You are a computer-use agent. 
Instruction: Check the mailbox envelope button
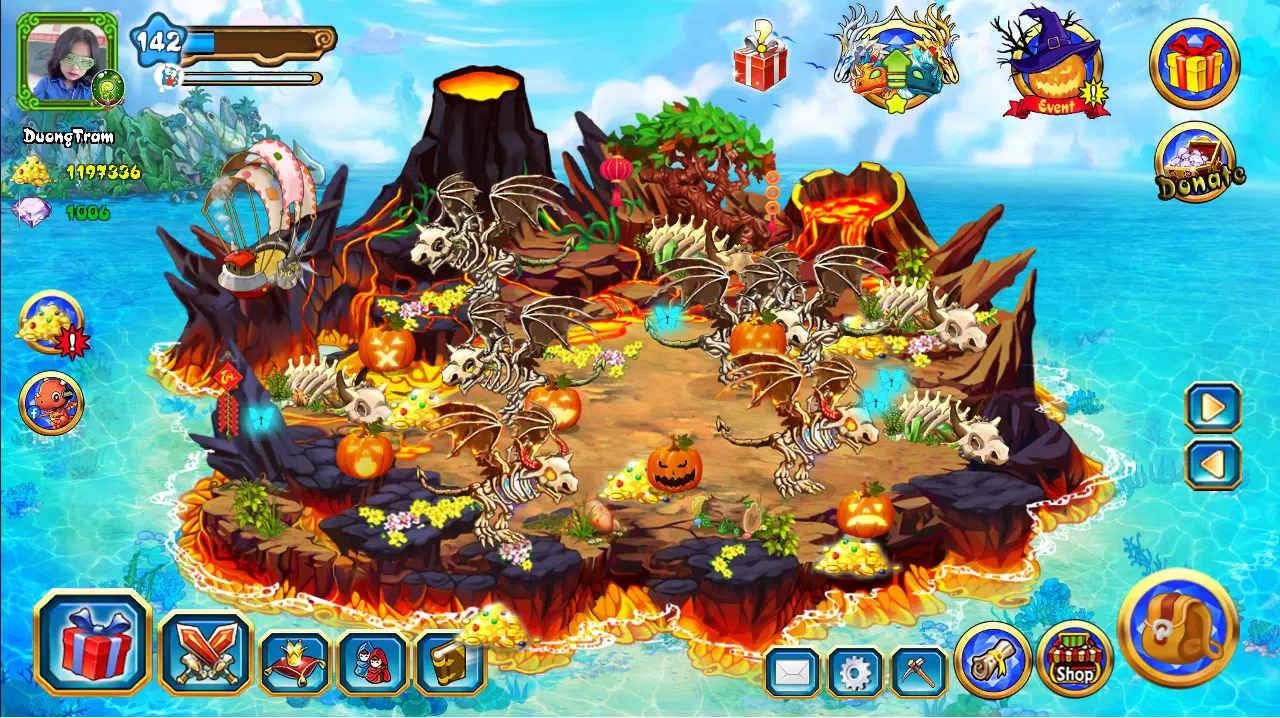[x=793, y=672]
